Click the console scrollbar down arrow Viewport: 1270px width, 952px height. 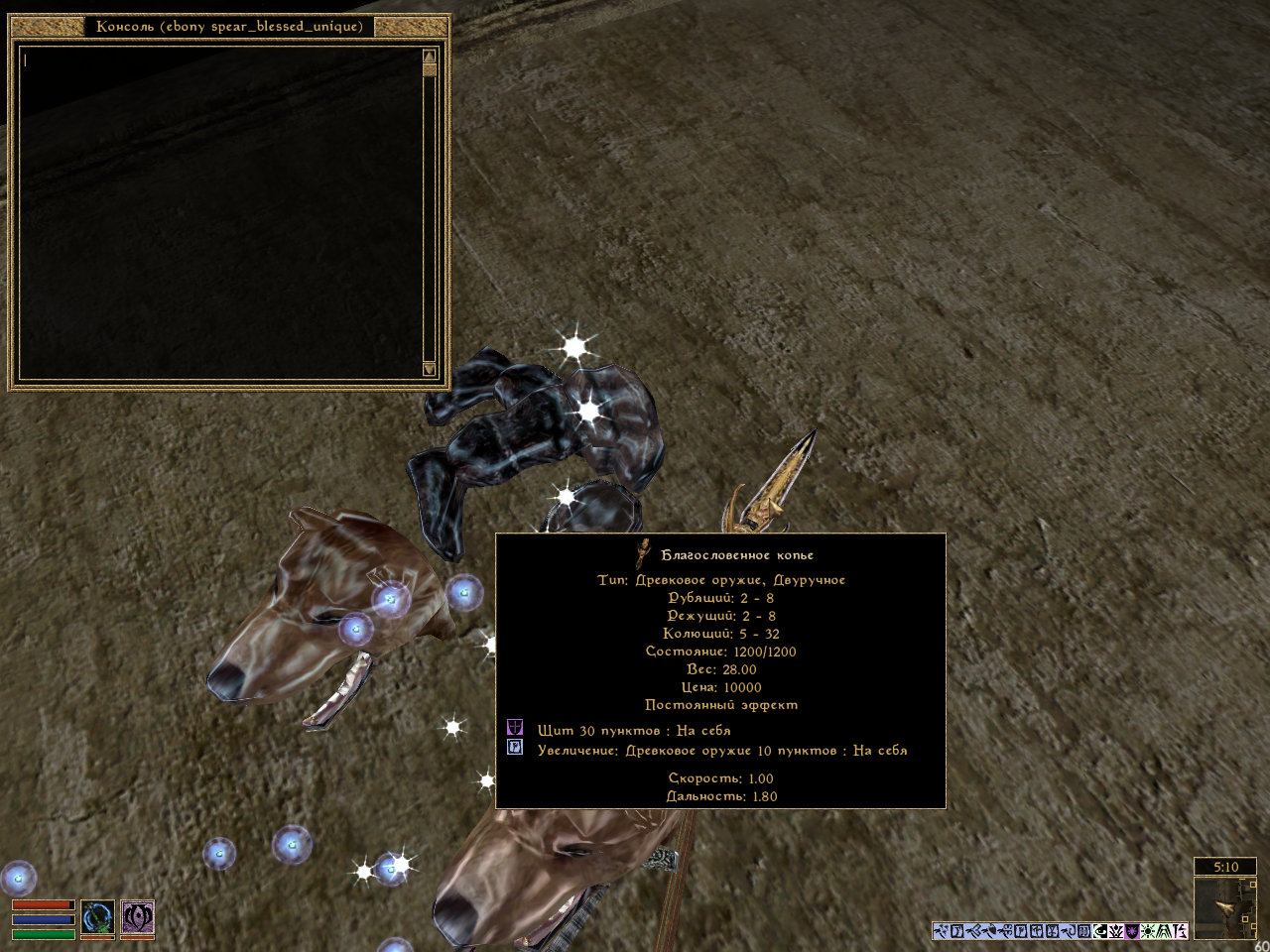click(x=430, y=369)
